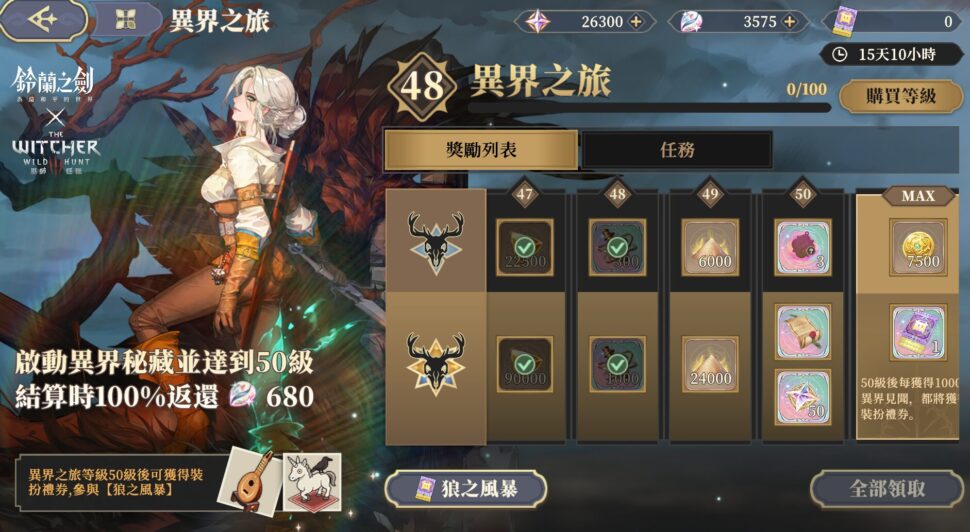Select the level 50 star reward of 50
970x532 pixels.
click(x=803, y=397)
